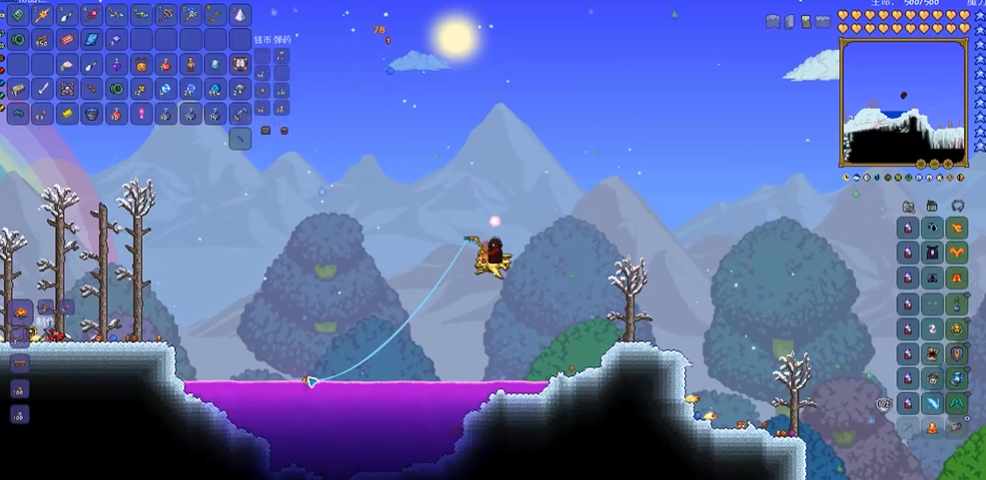Select the shield accessory slot
Image resolution: width=986 pixels, height=480 pixels.
[x=957, y=352]
